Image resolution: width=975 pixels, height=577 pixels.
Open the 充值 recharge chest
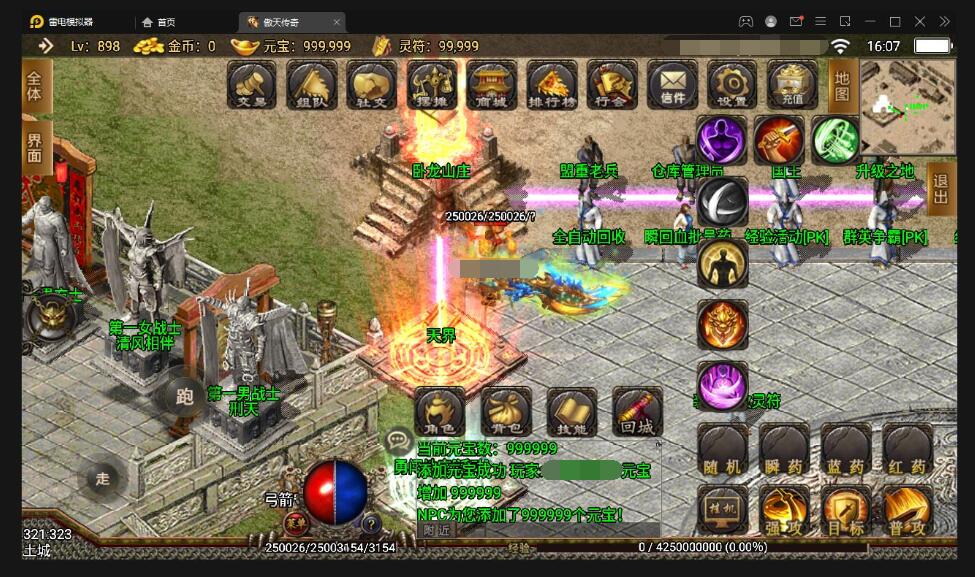(x=792, y=84)
